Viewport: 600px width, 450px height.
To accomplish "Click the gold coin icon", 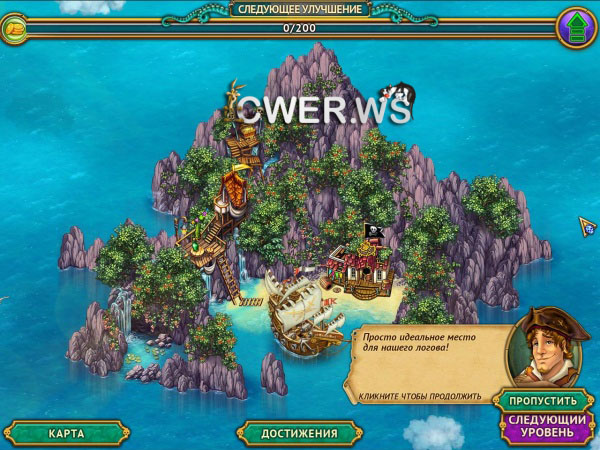I will pos(17,29).
